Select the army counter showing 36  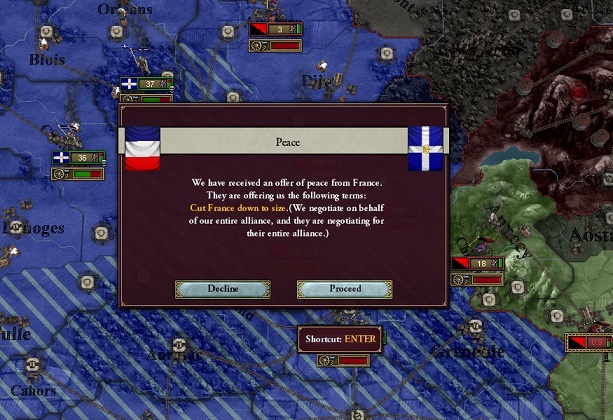[x=79, y=158]
